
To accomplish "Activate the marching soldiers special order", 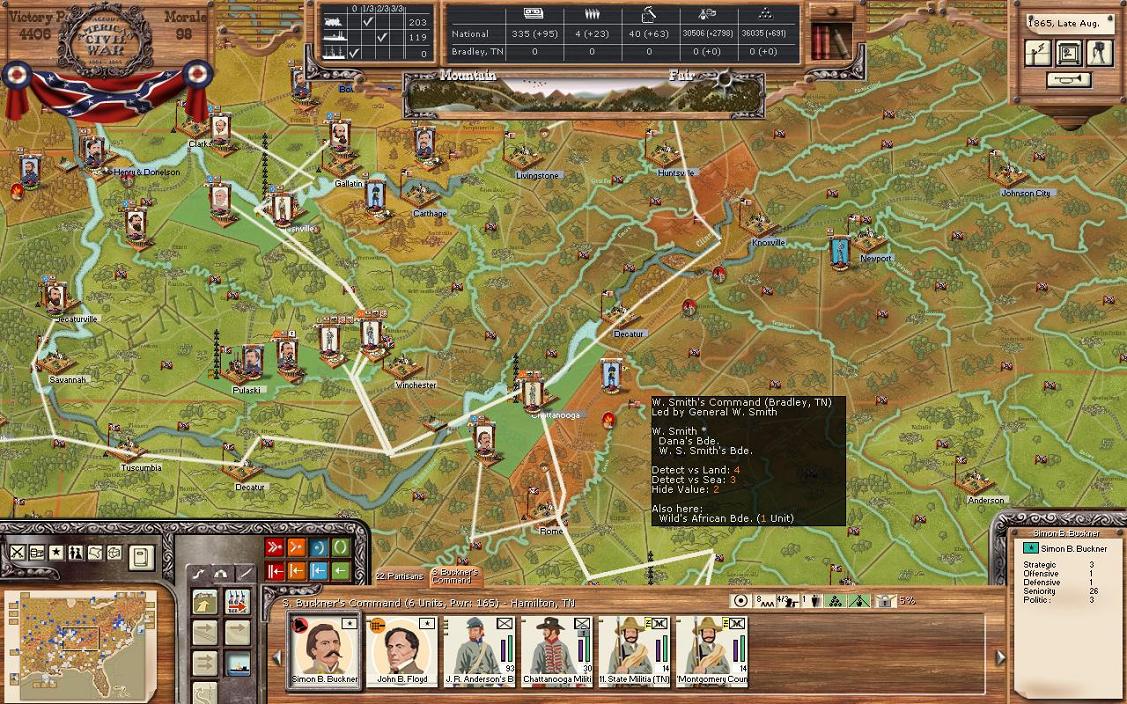I will 237,601.
